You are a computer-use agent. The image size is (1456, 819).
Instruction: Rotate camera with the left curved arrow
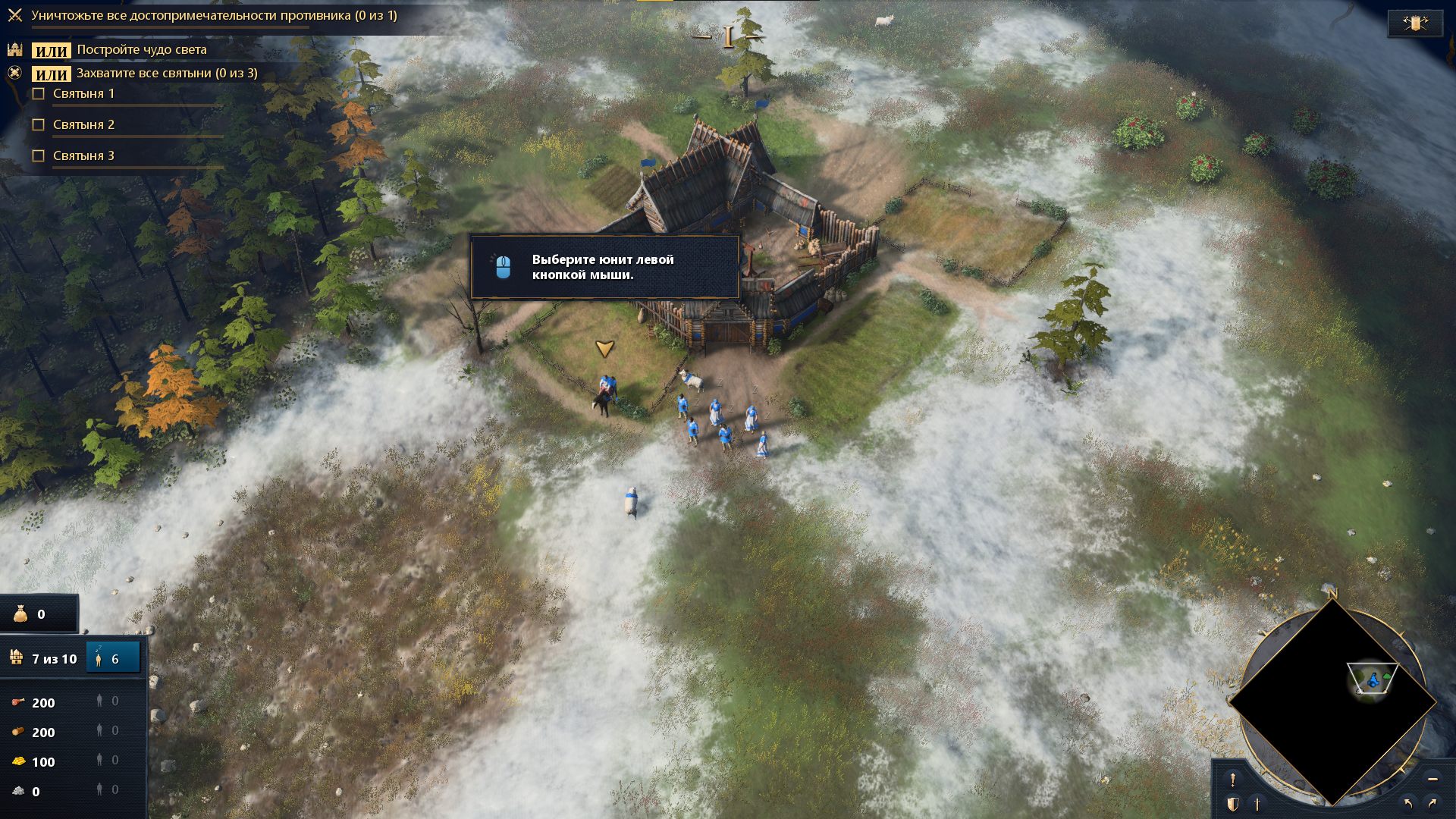coord(1408,803)
